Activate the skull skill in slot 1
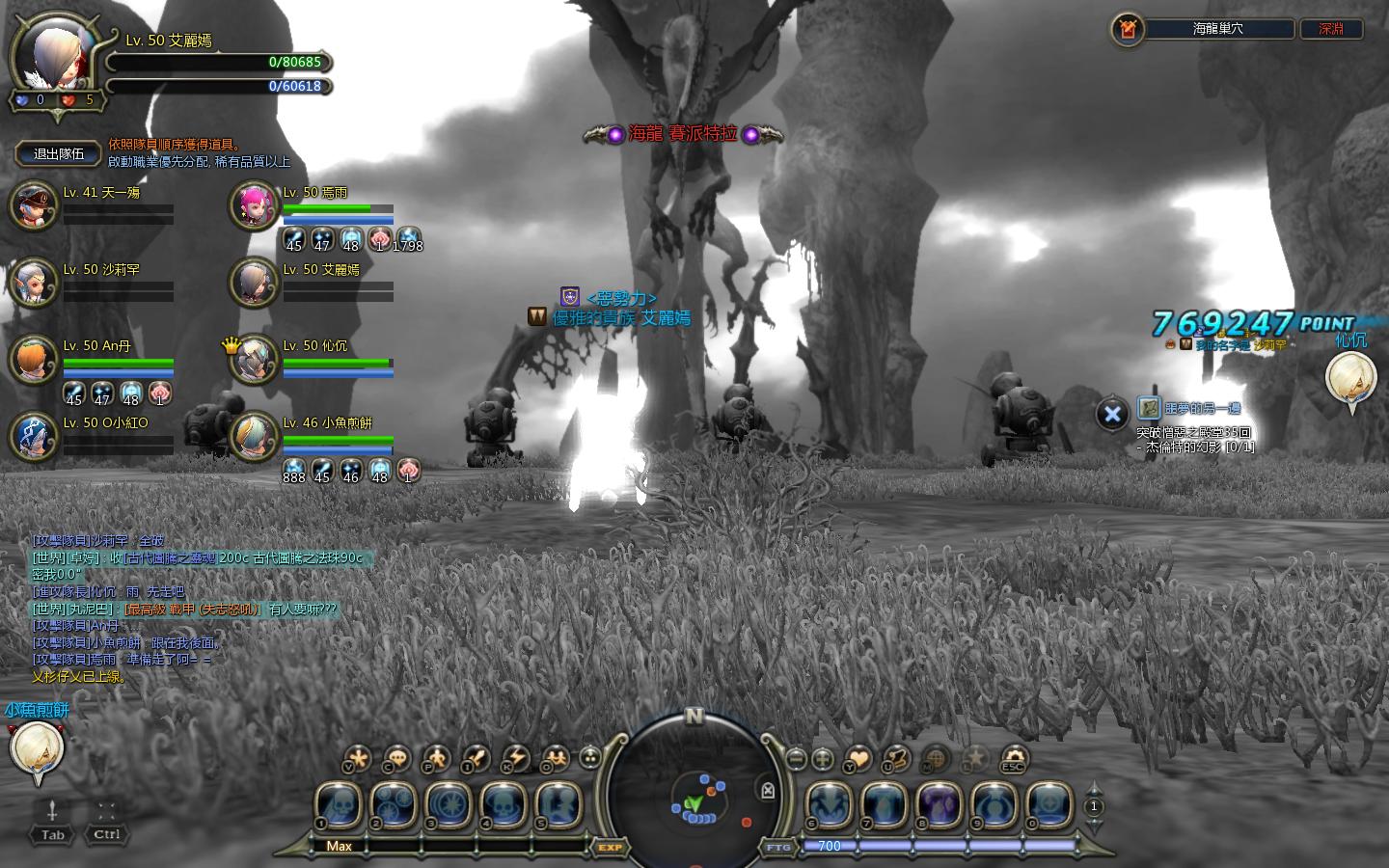This screenshot has width=1389, height=868. [x=338, y=804]
